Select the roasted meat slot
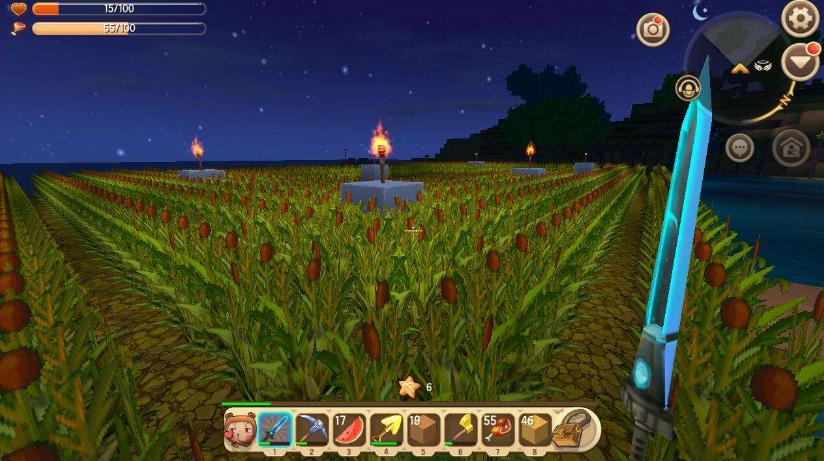The height and width of the screenshot is (461, 824). coord(497,430)
